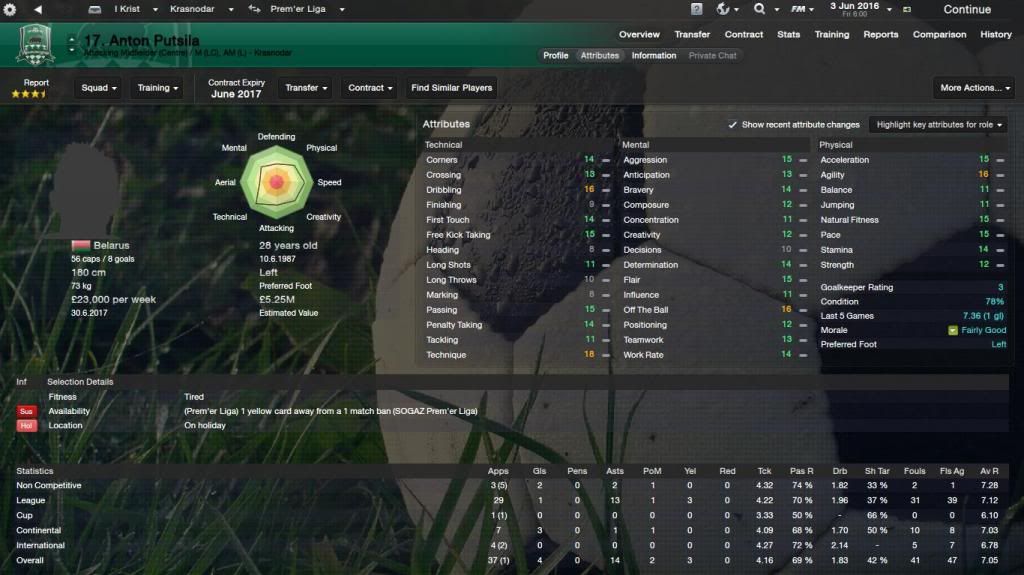Go to the Stats section
This screenshot has height=575, width=1024.
pyautogui.click(x=789, y=34)
